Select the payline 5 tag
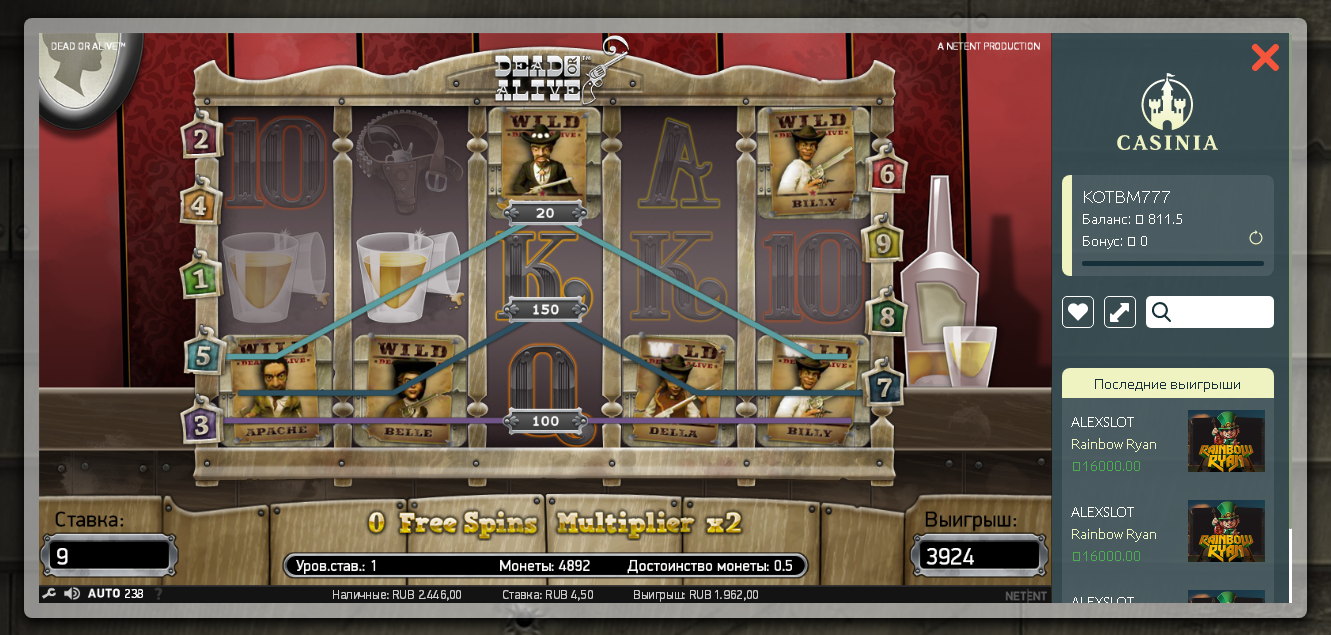Viewport: 1331px width, 635px height. (203, 354)
